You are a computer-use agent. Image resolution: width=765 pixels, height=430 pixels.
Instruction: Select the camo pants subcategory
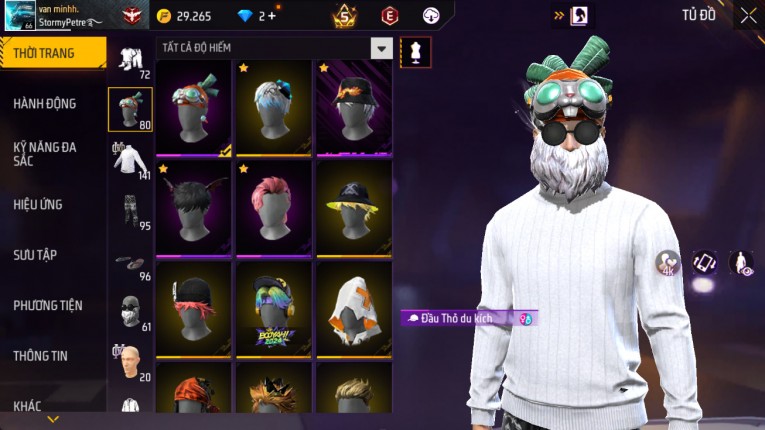[130, 210]
